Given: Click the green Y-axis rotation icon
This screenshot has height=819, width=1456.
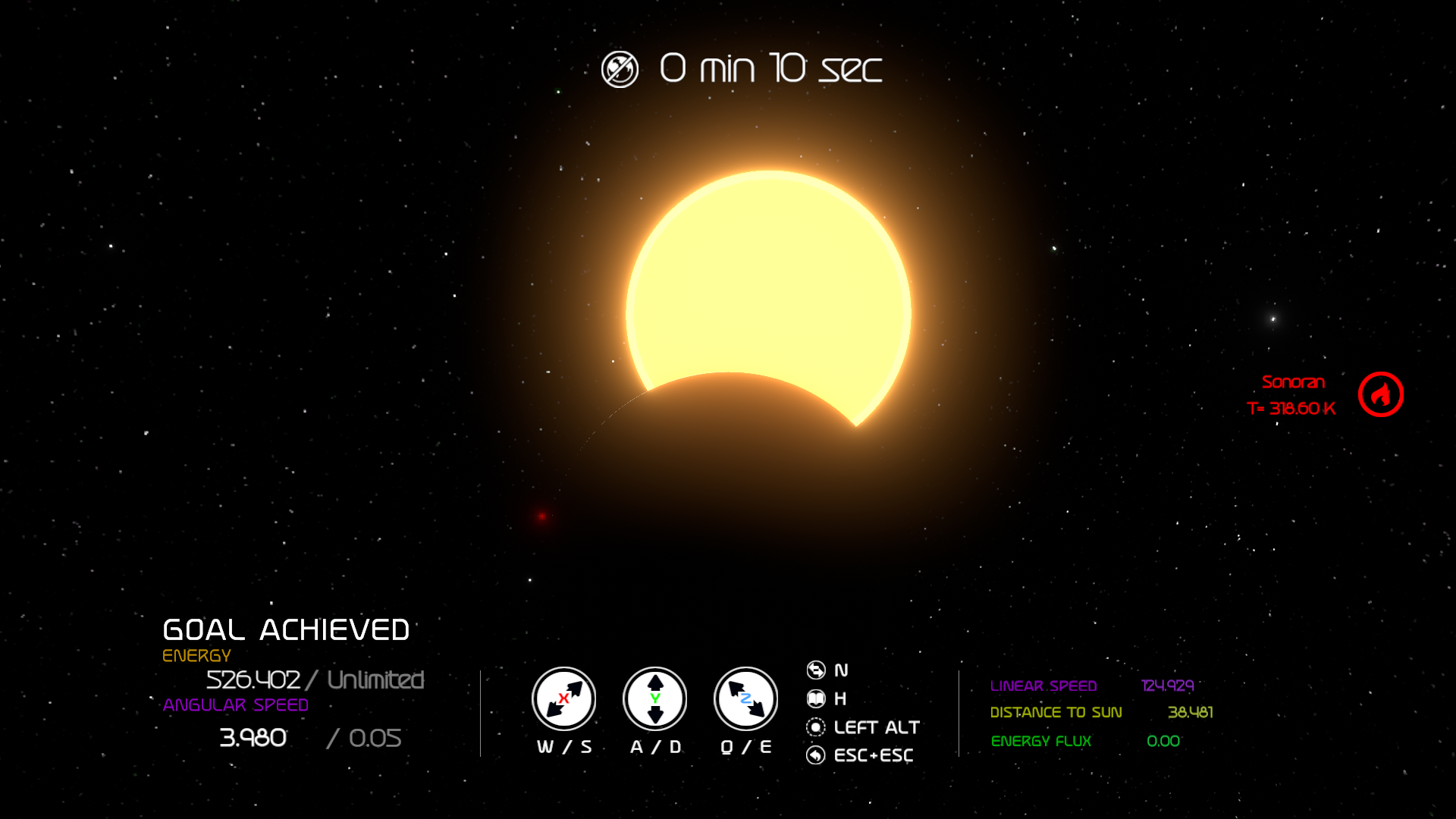Looking at the screenshot, I should 655,698.
